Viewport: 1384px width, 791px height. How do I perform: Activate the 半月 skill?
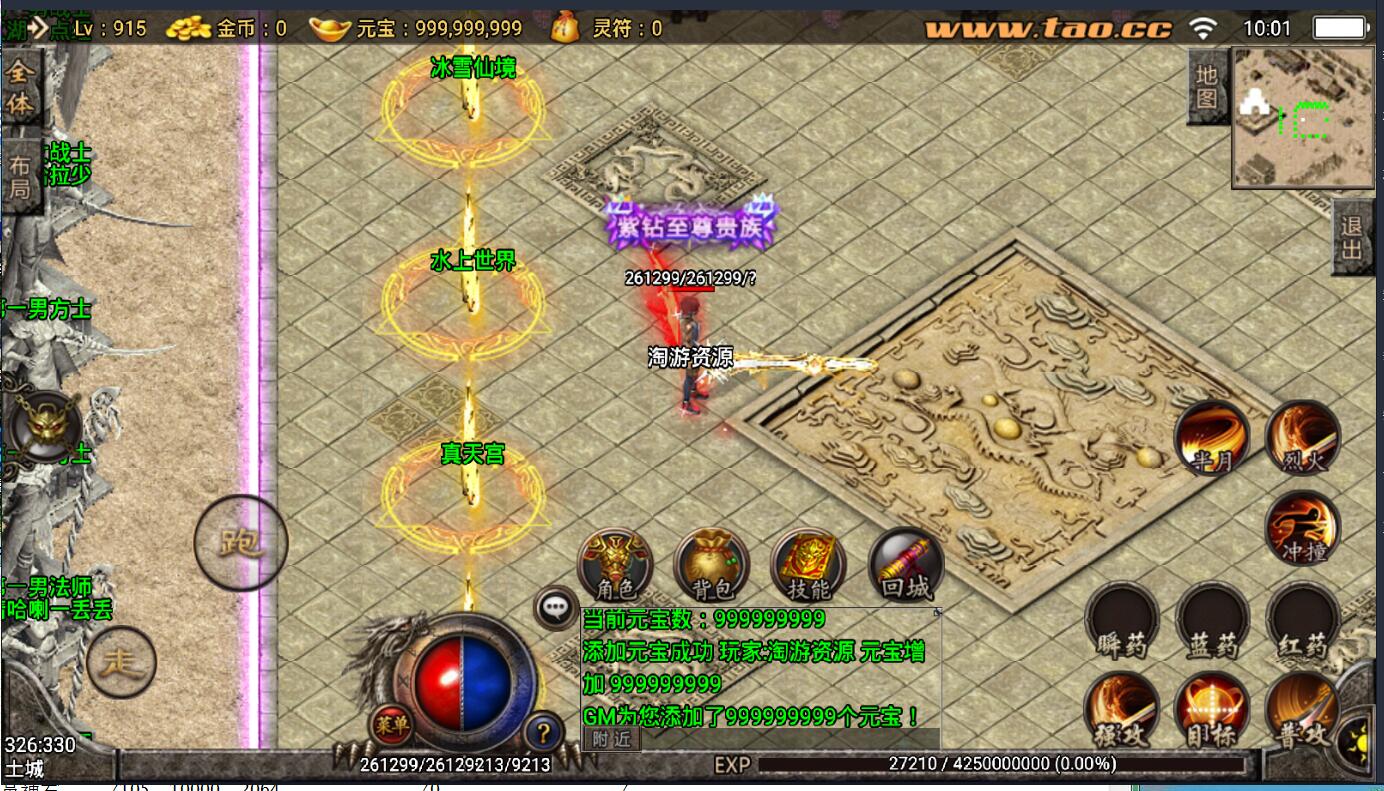click(x=1211, y=438)
